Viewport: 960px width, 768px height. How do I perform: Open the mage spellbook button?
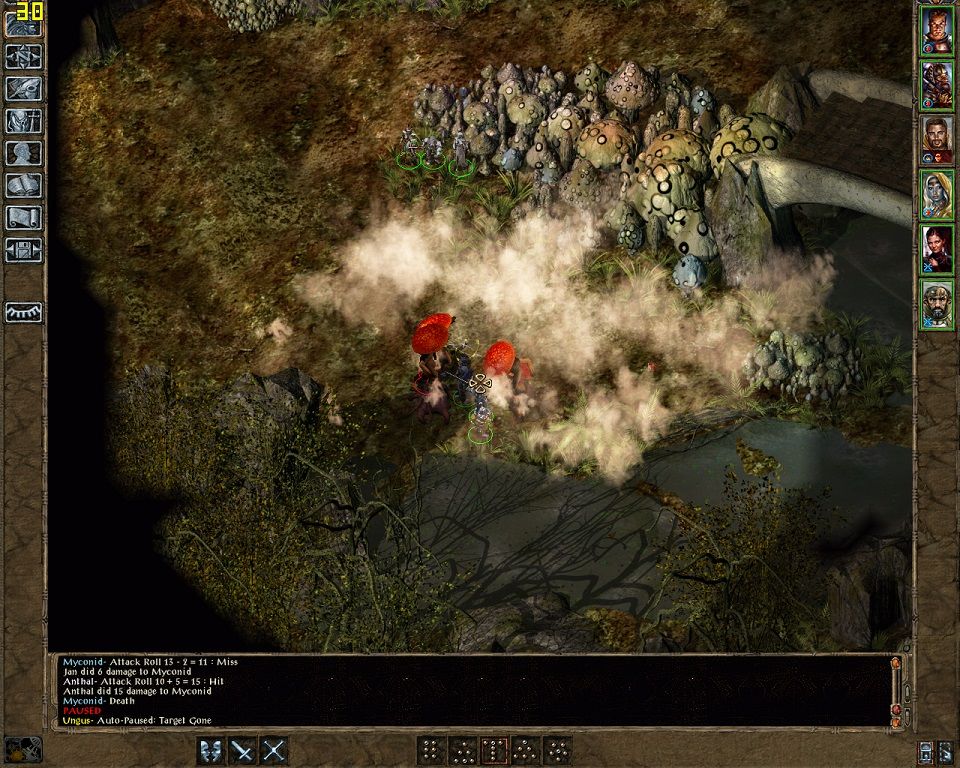[x=24, y=185]
